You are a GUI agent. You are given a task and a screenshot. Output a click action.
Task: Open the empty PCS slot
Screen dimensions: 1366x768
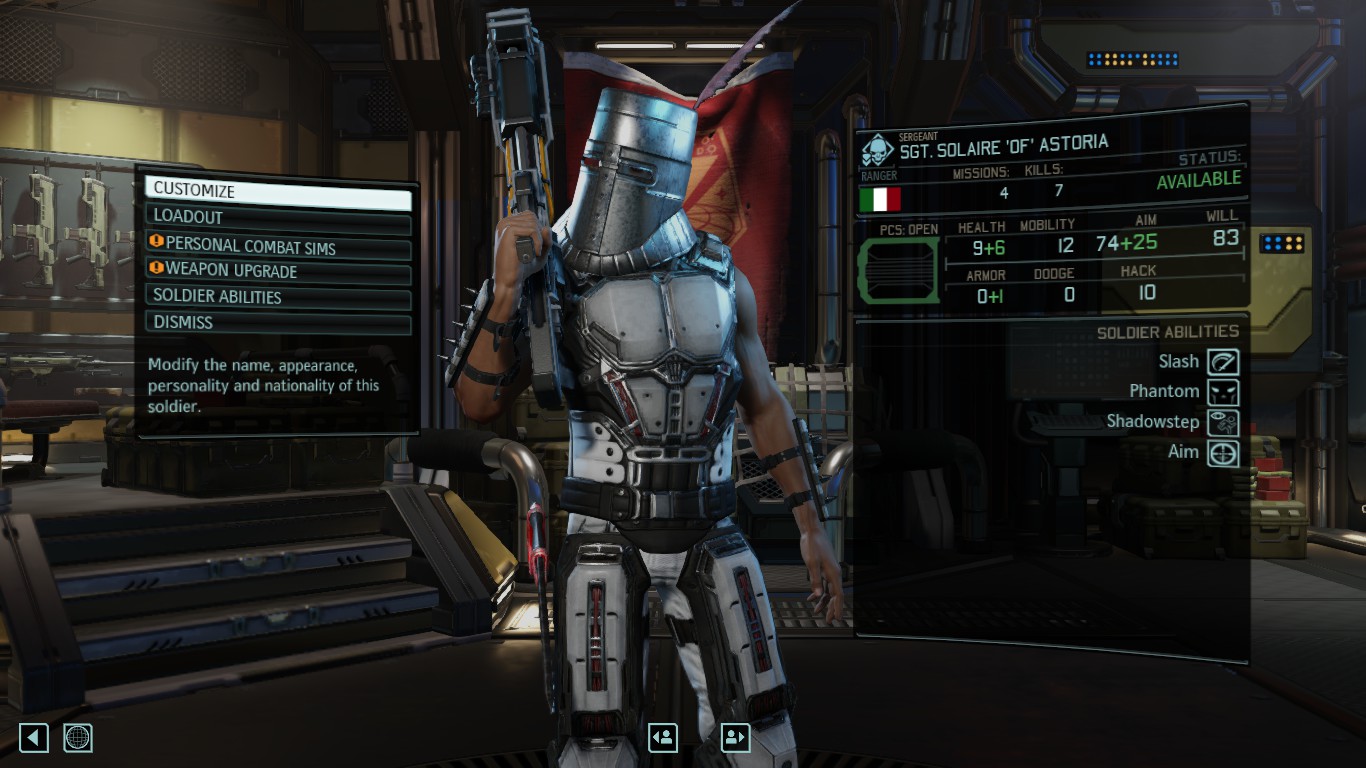(x=899, y=270)
